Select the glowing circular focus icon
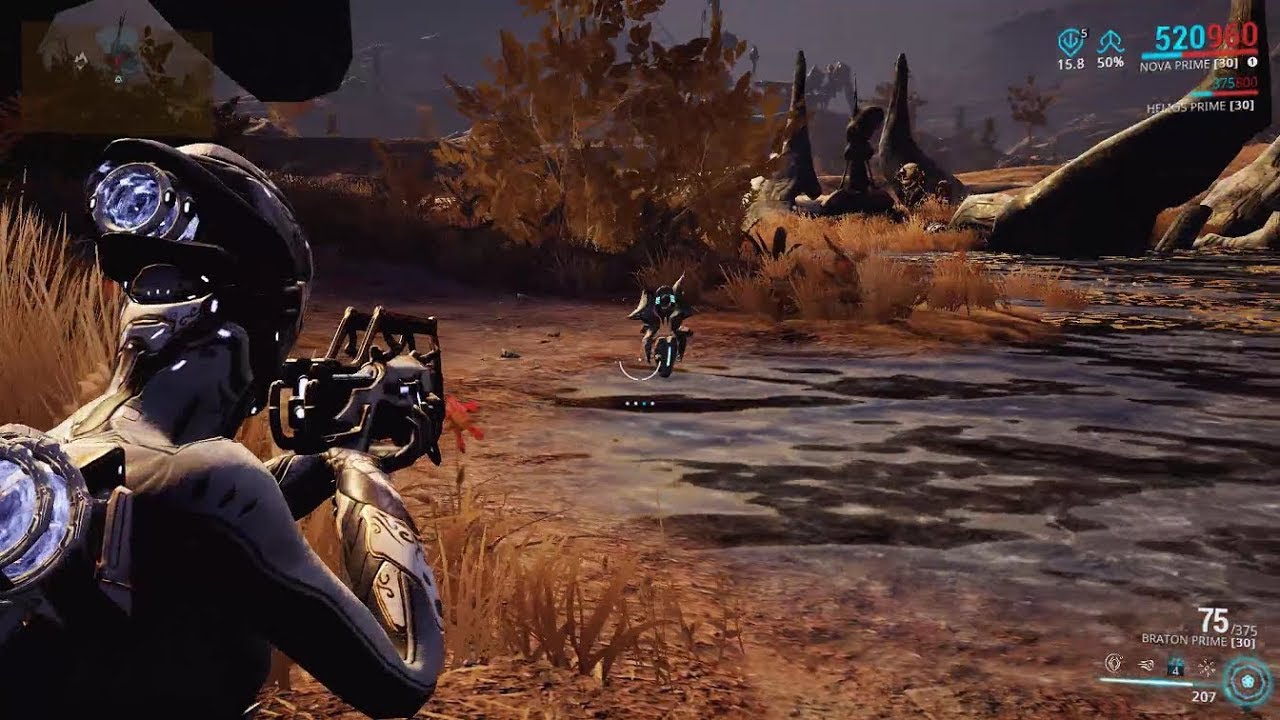The image size is (1280, 720). (1246, 680)
